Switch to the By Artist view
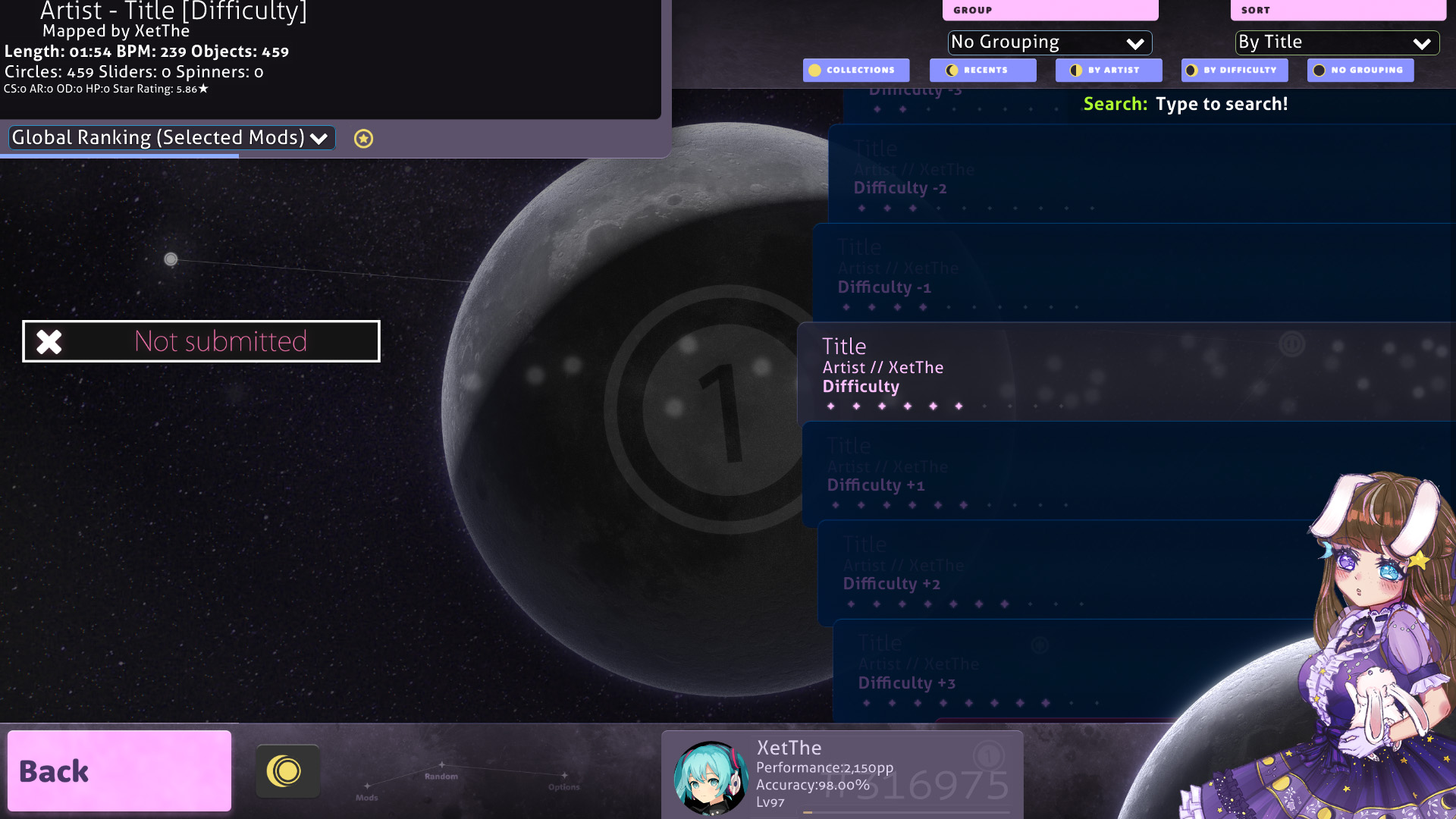Viewport: 1456px width, 819px height. point(1109,70)
